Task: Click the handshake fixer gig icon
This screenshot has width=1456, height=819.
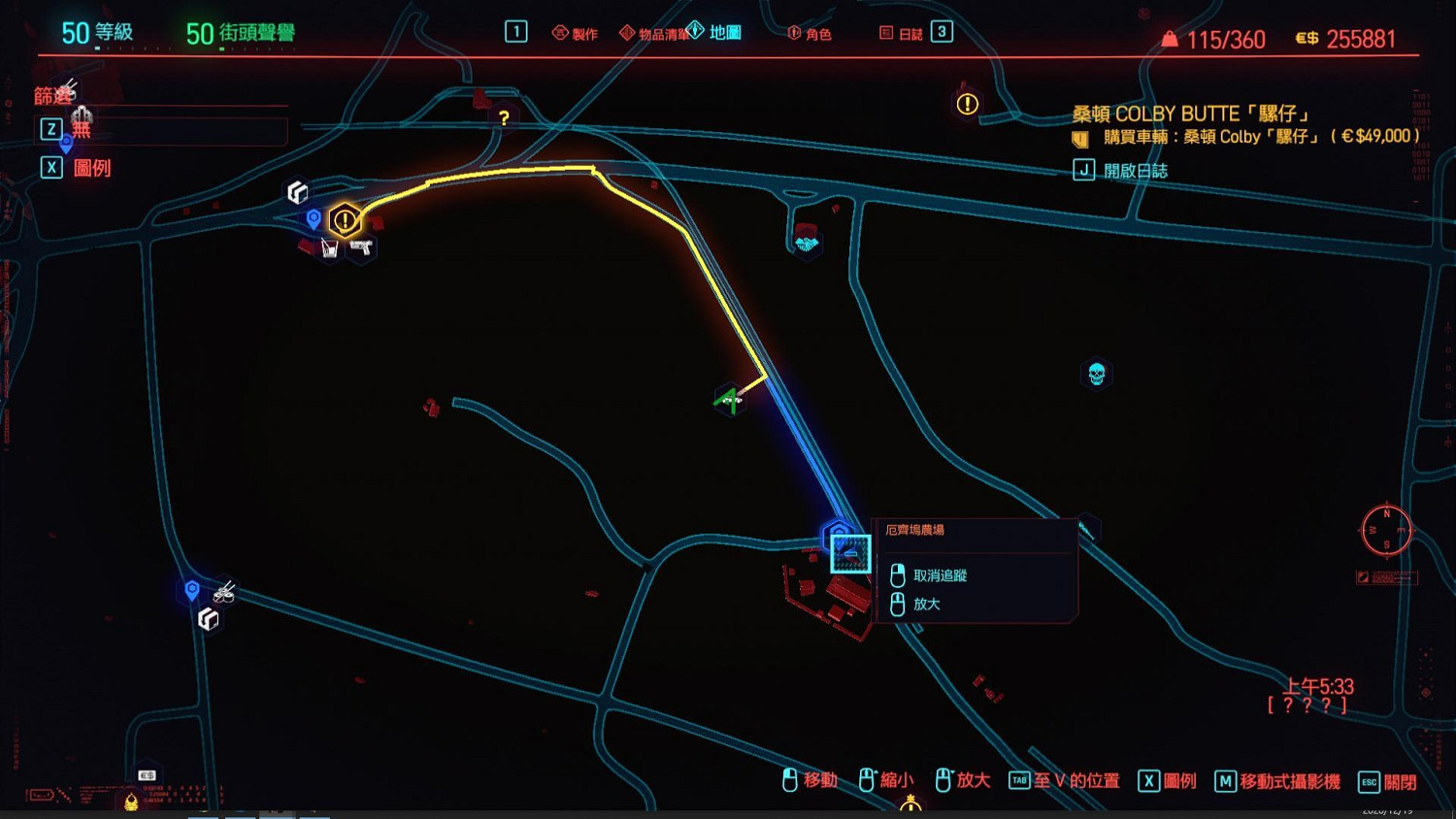Action: [807, 246]
